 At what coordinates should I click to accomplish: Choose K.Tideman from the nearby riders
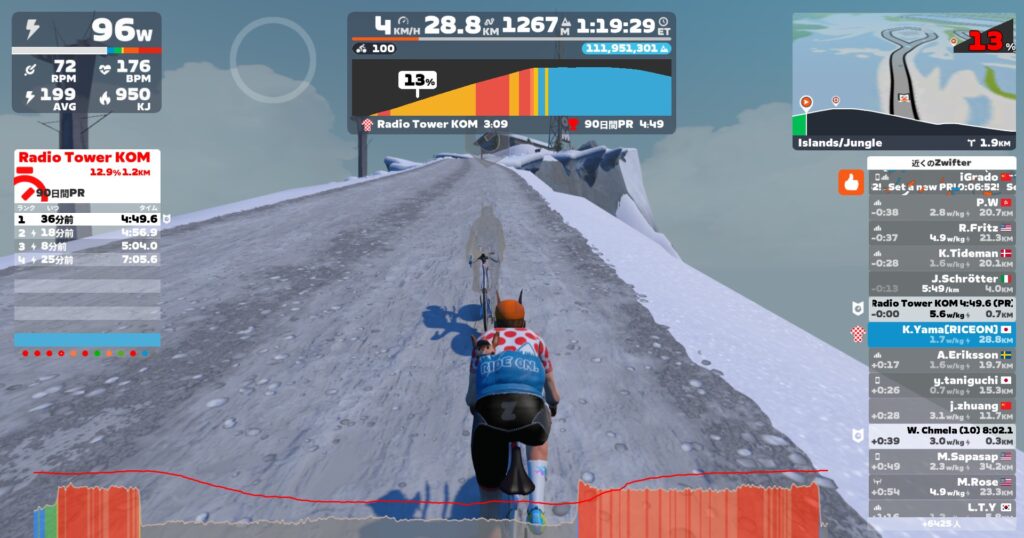pyautogui.click(x=940, y=259)
